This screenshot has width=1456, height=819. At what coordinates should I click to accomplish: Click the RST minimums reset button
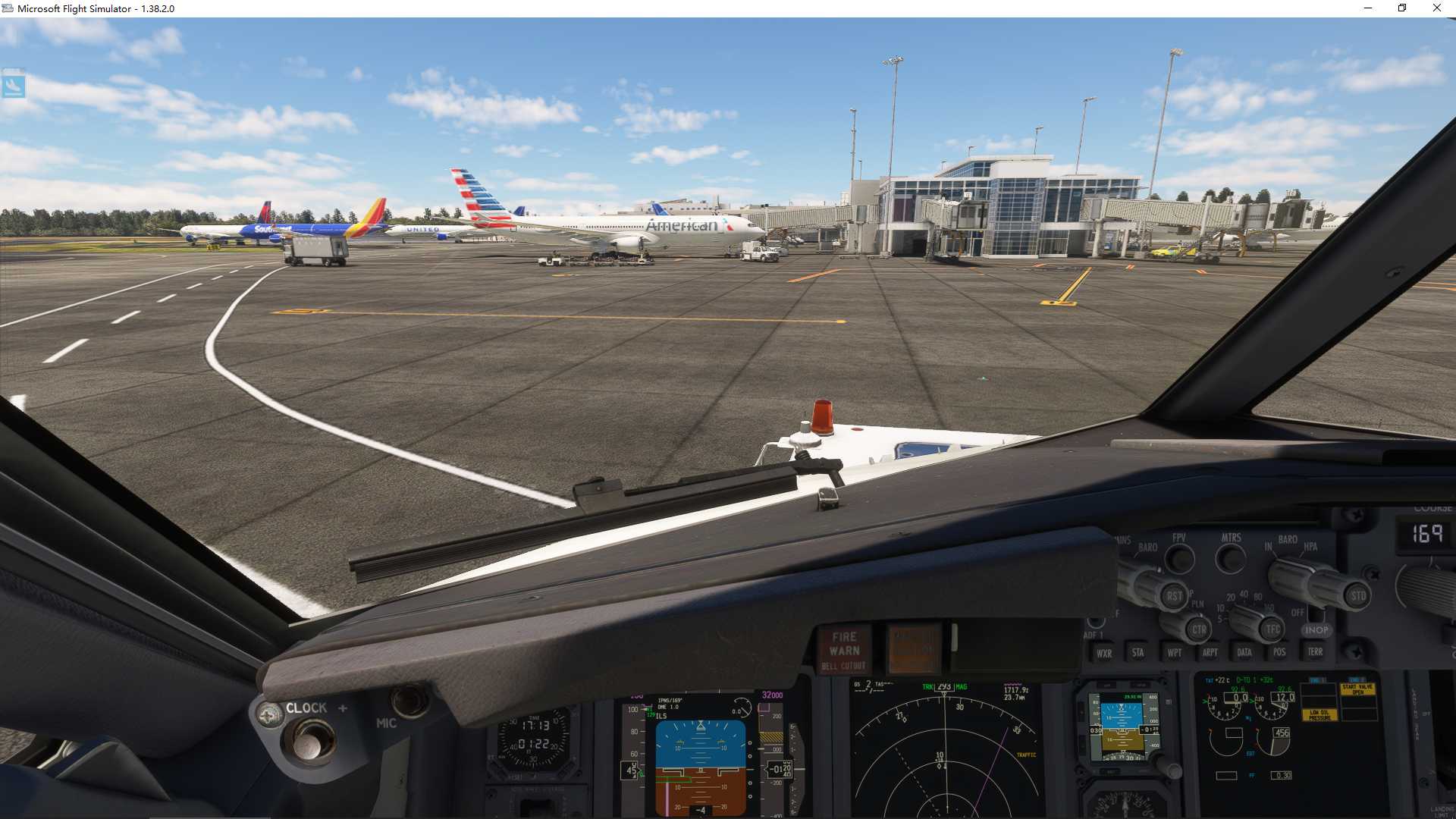(1174, 596)
